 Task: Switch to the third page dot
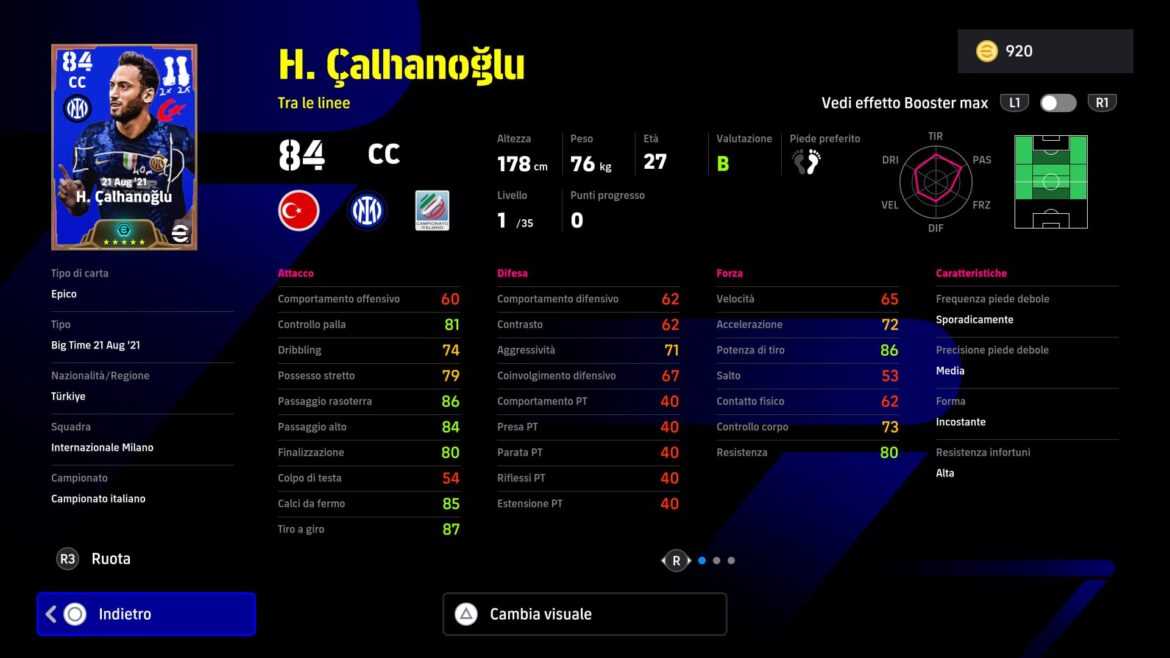pos(731,561)
